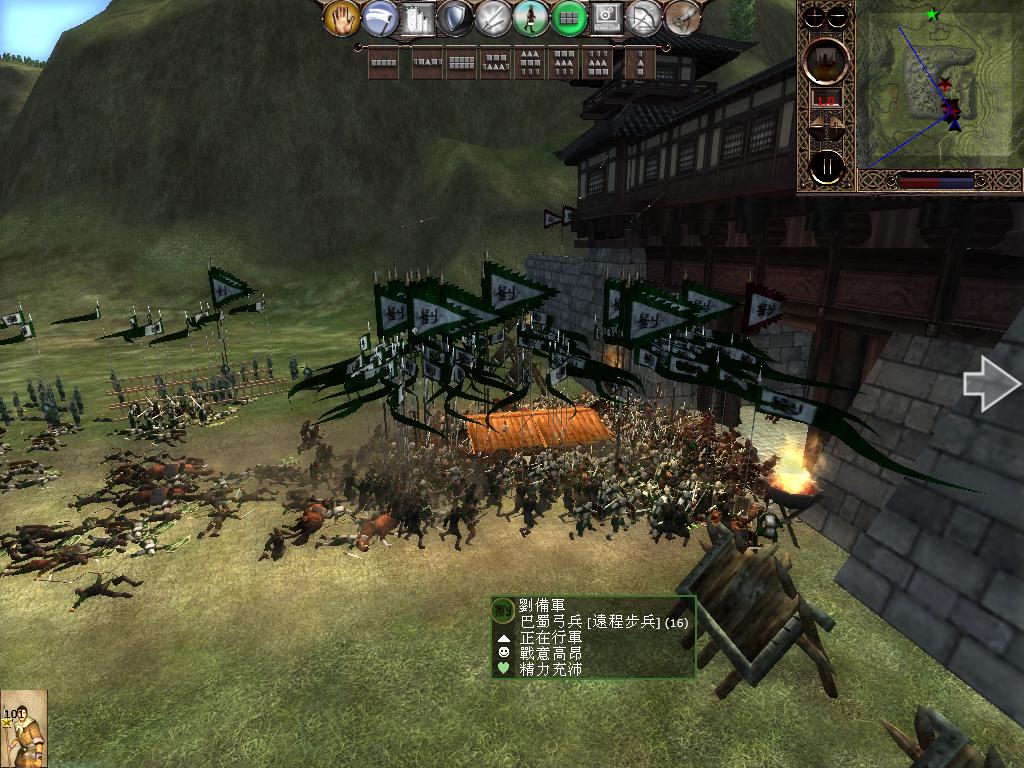1024x768 pixels.
Task: Select the archer unit card
Action: pyautogui.click(x=23, y=729)
